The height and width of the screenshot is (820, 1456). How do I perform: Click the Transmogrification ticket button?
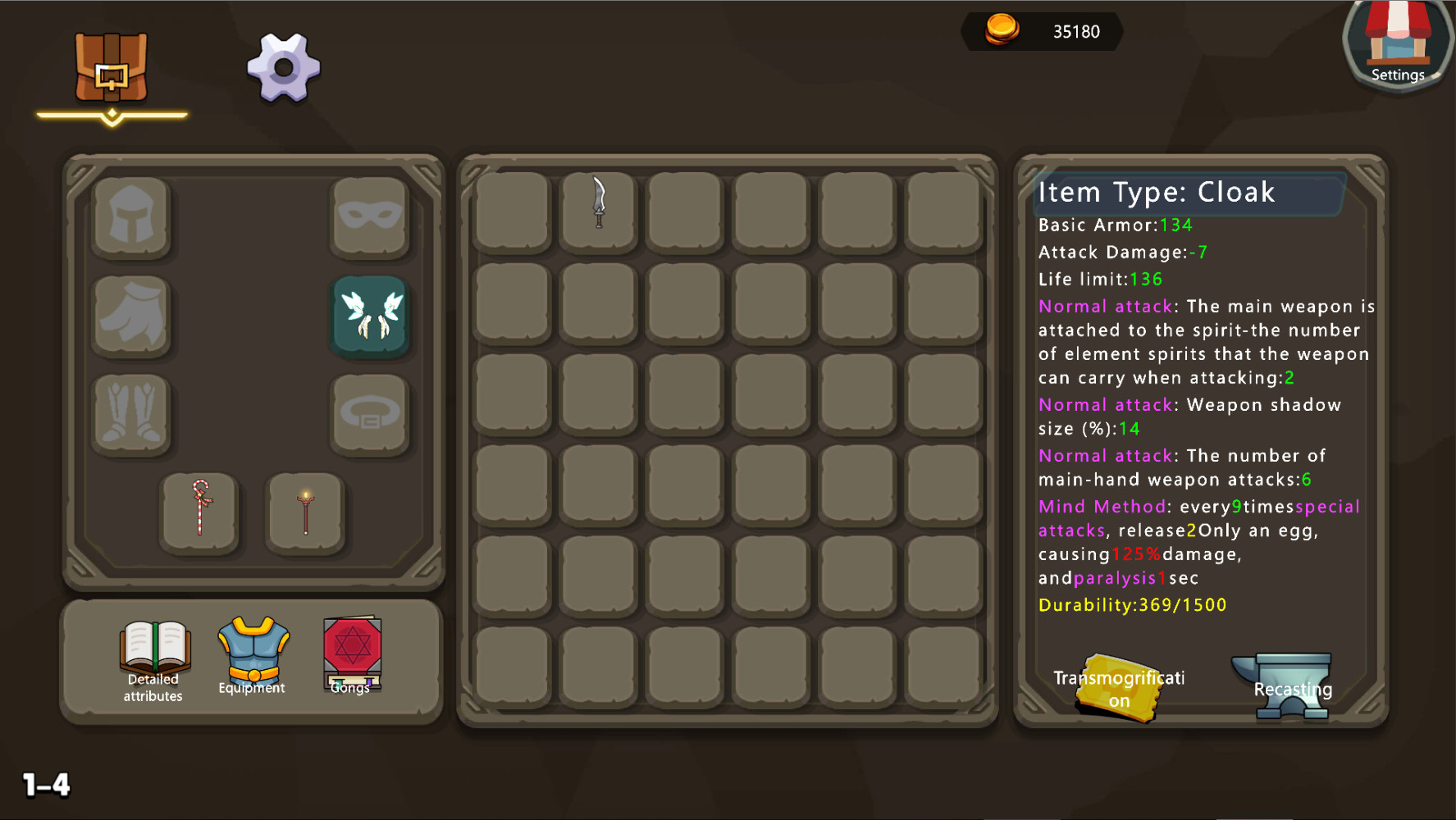coord(1119,685)
